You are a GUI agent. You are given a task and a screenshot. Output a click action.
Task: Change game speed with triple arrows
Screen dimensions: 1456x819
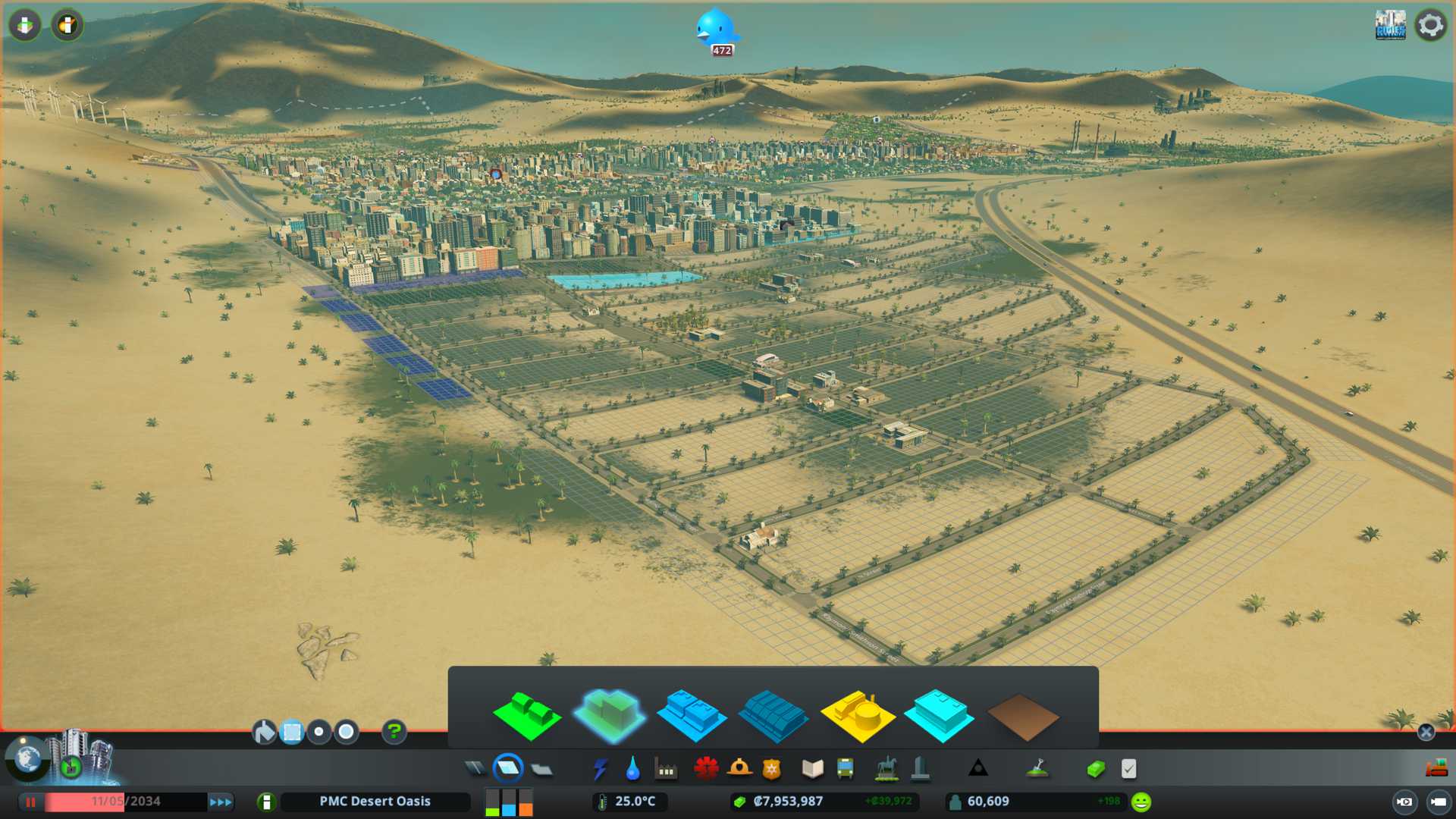pos(221,802)
